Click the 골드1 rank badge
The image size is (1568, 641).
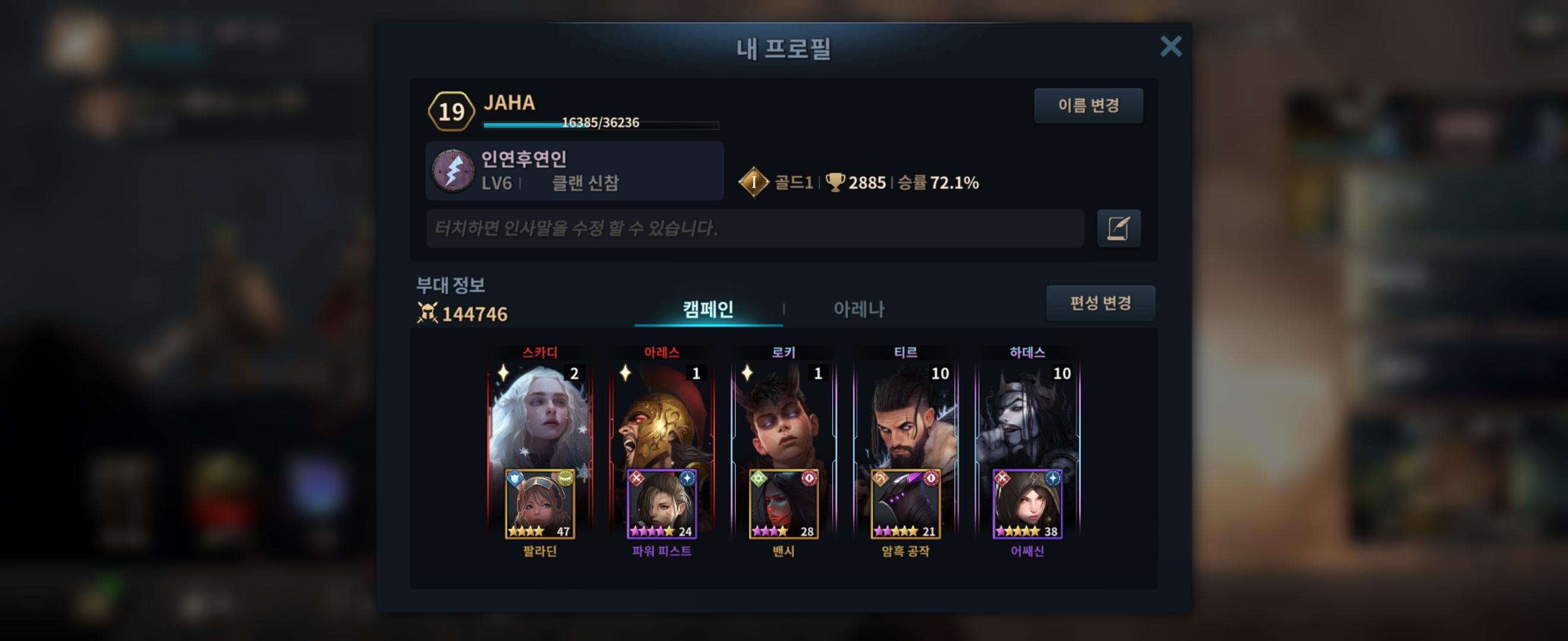(x=754, y=182)
